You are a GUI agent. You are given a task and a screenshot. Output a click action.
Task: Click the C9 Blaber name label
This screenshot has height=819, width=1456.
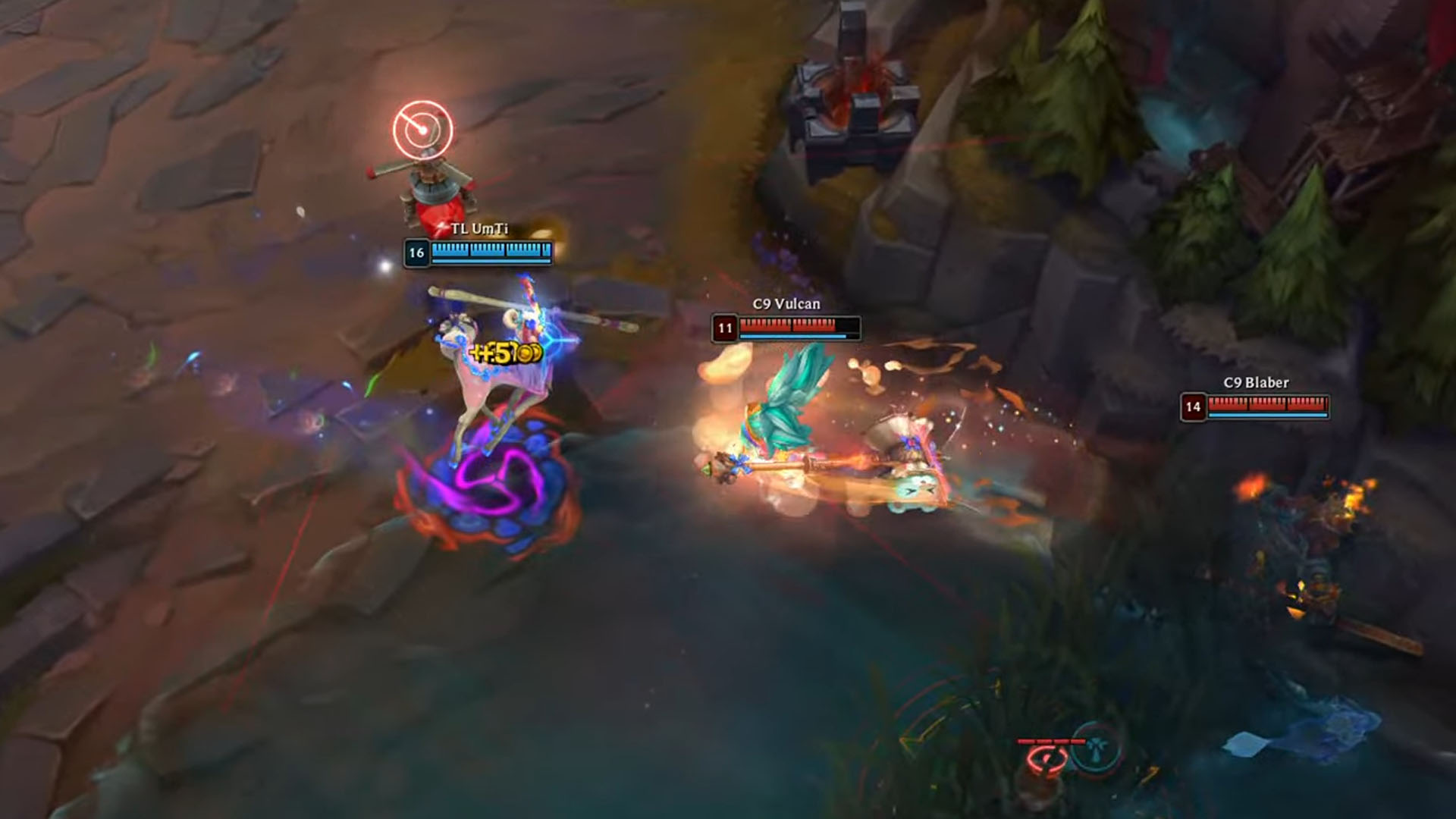click(x=1256, y=383)
